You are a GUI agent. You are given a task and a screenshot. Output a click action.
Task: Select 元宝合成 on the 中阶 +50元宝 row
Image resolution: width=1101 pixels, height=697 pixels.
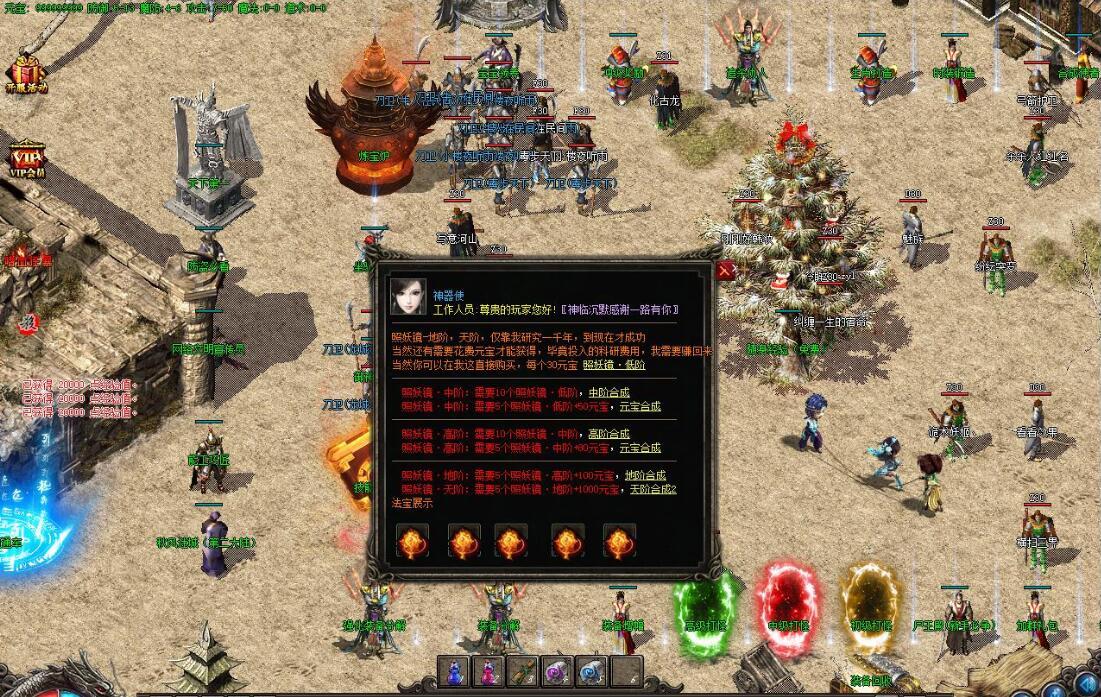(x=640, y=406)
